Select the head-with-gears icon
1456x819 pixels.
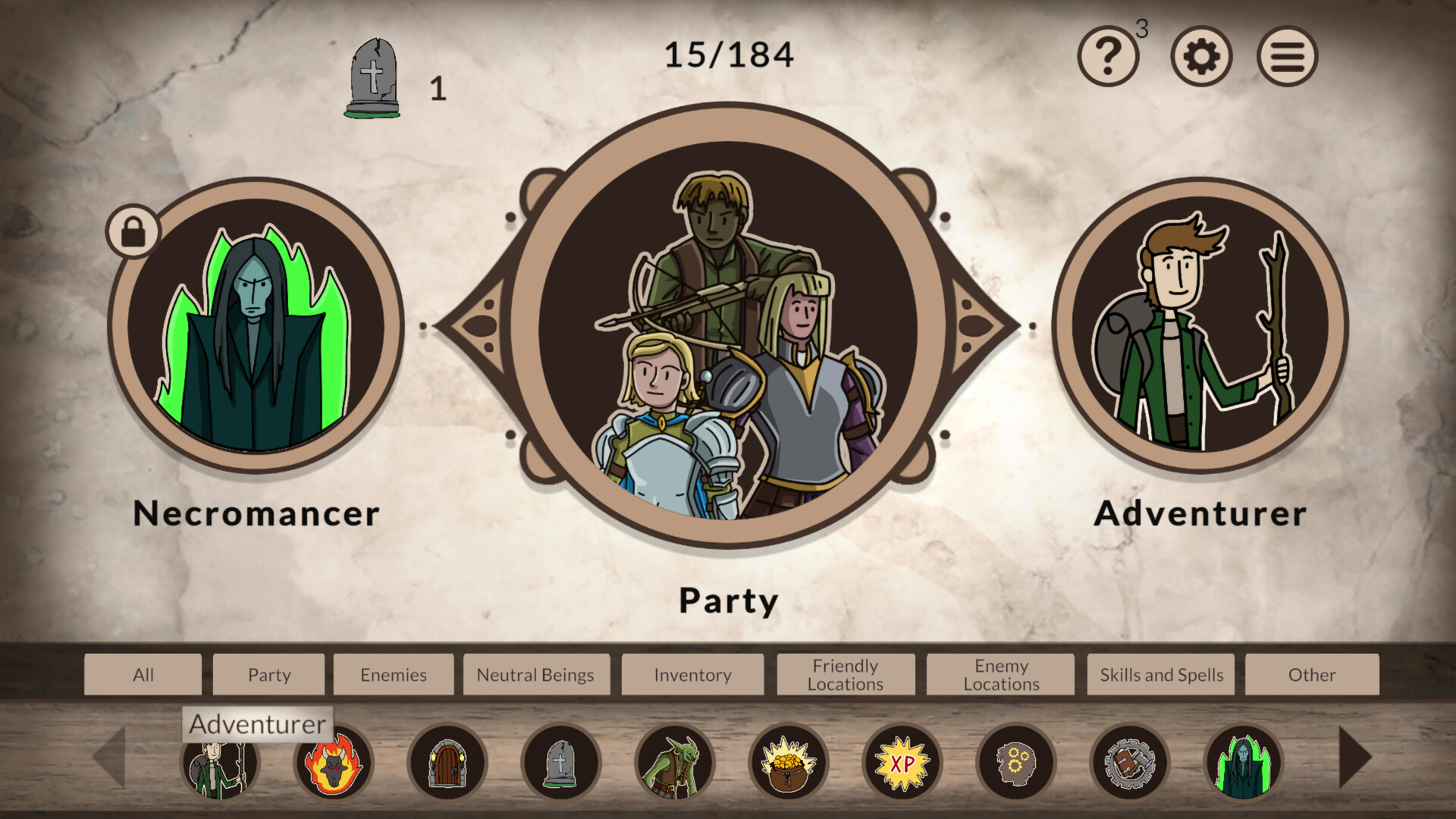tap(1016, 762)
